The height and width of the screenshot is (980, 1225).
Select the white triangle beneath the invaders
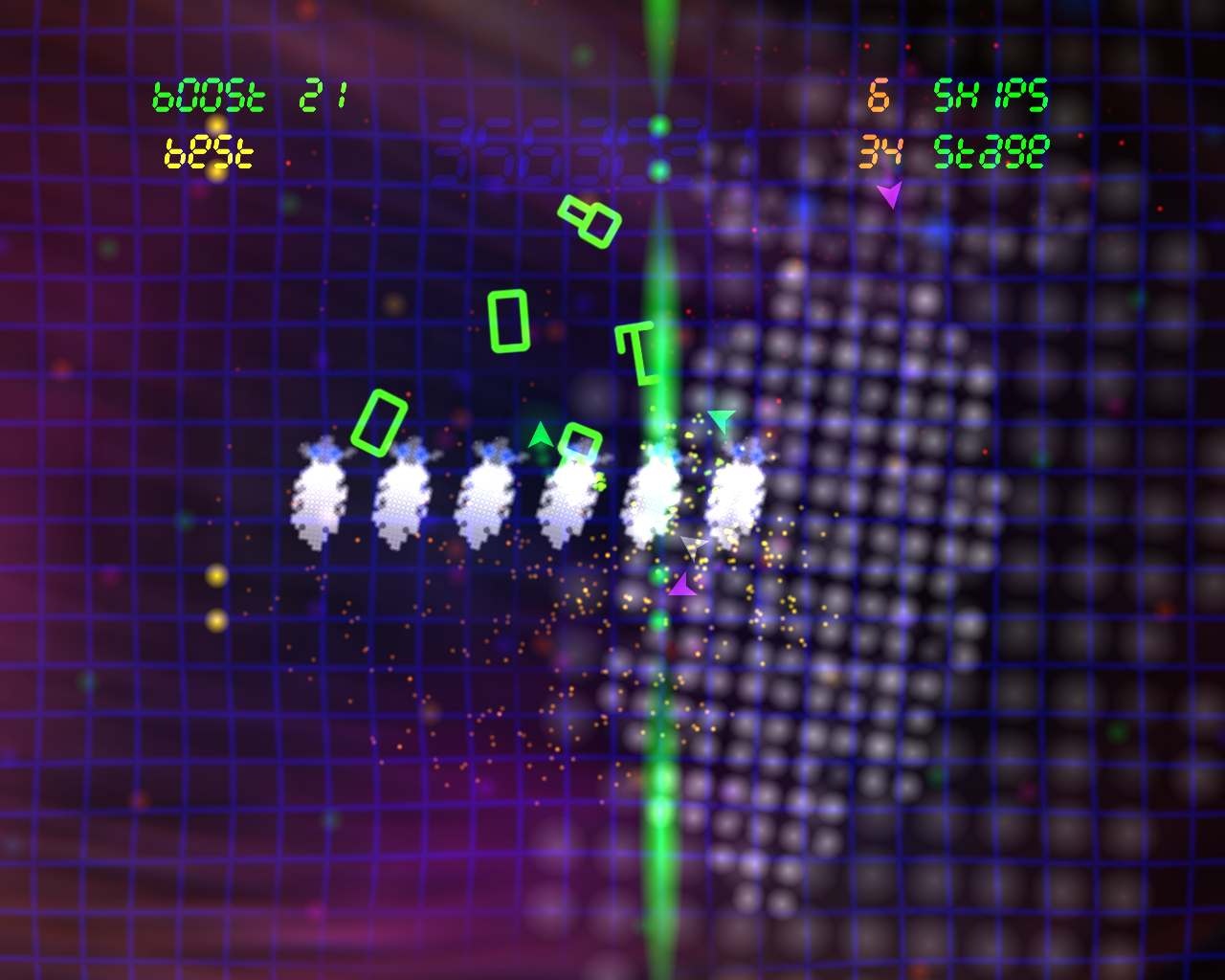click(694, 547)
